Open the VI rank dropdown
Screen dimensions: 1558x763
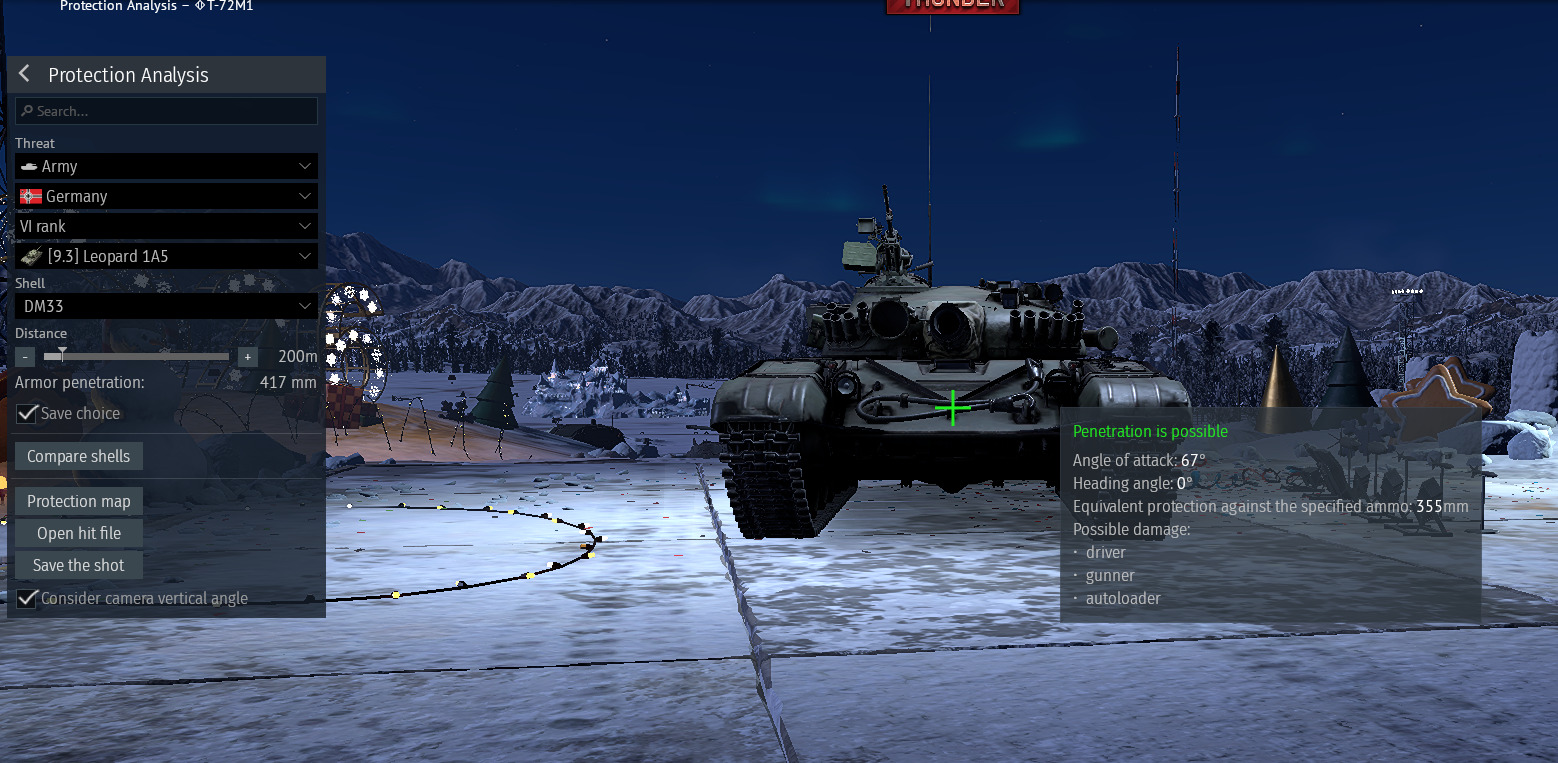[x=167, y=226]
